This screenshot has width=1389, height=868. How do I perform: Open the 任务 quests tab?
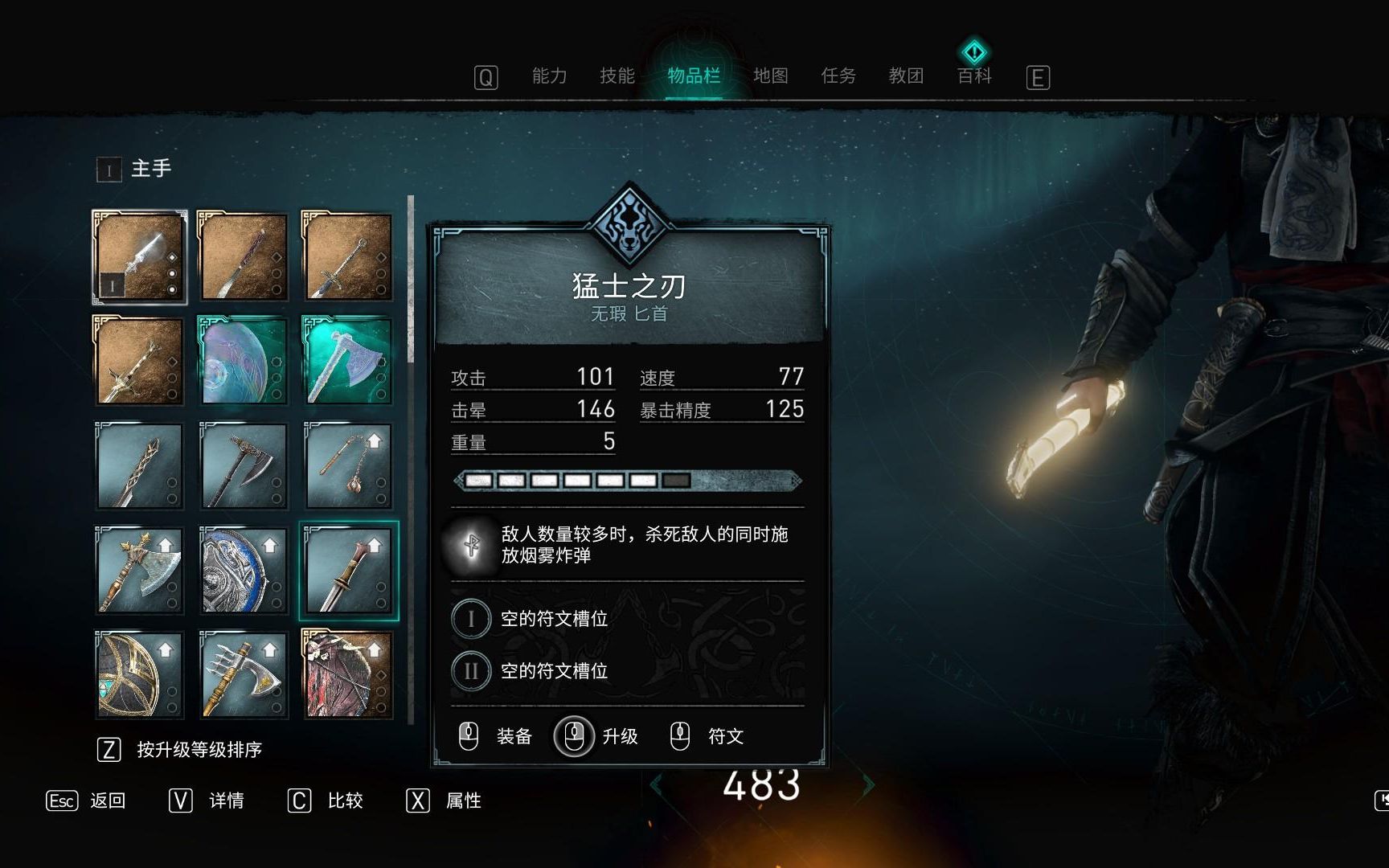[838, 76]
